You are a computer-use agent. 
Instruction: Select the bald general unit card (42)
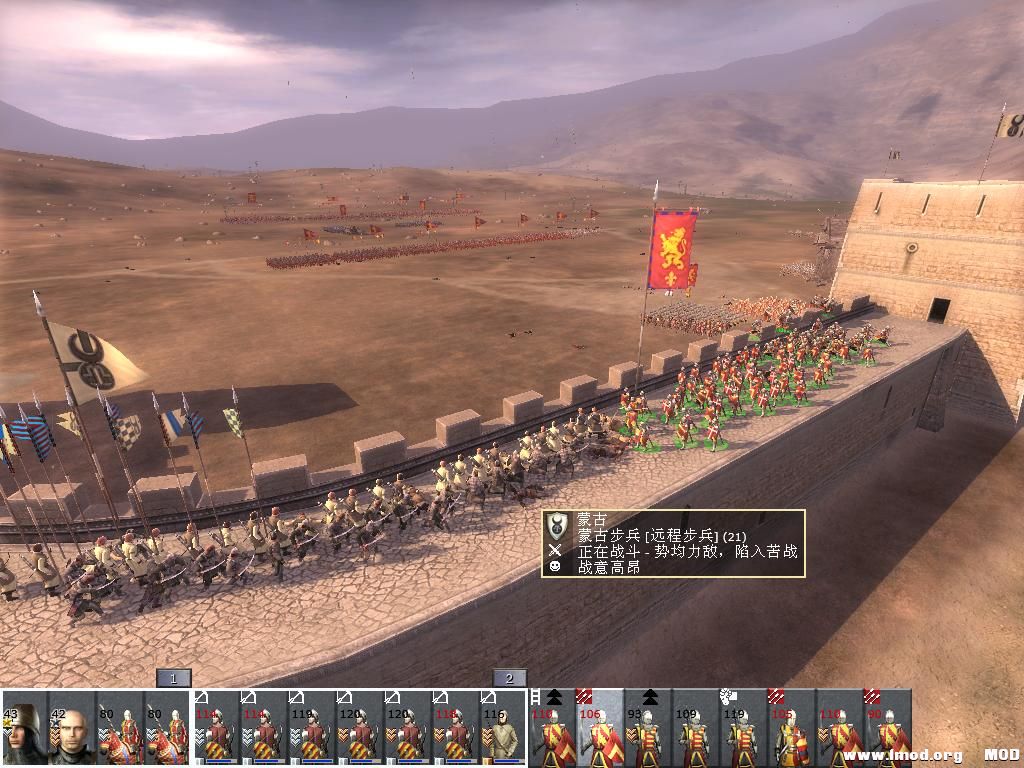pyautogui.click(x=72, y=728)
